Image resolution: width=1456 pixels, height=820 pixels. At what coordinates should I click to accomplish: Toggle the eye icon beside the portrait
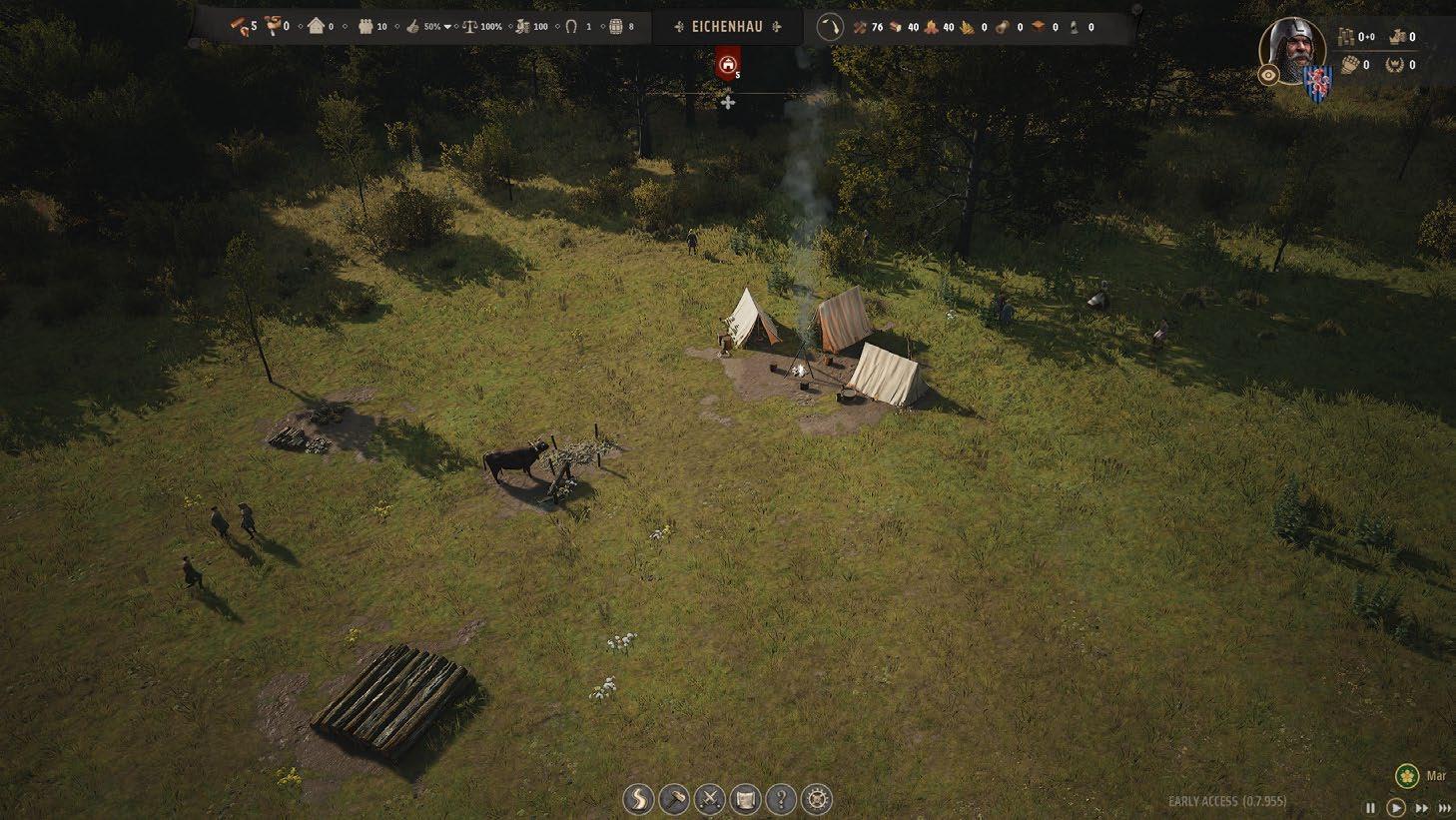[1268, 75]
